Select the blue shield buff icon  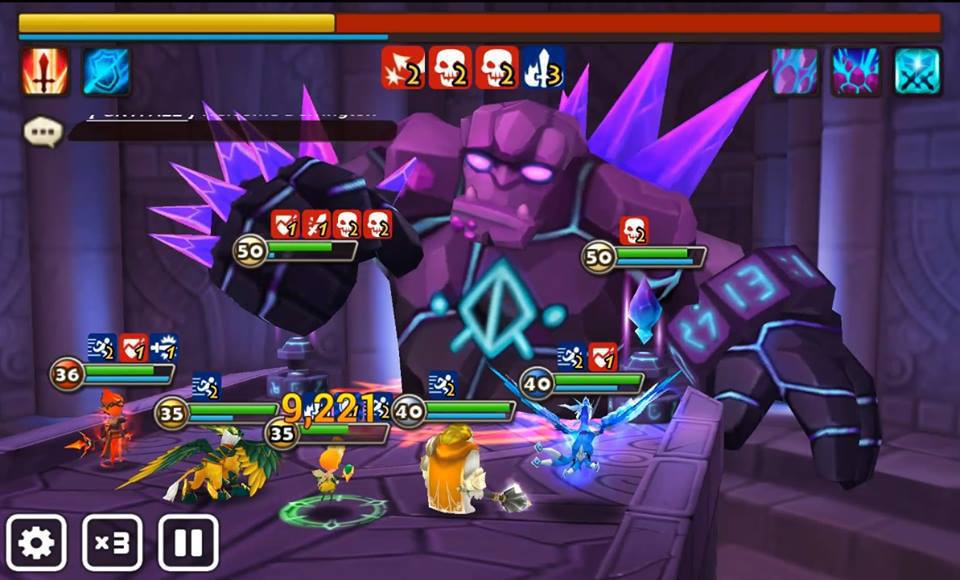point(106,72)
